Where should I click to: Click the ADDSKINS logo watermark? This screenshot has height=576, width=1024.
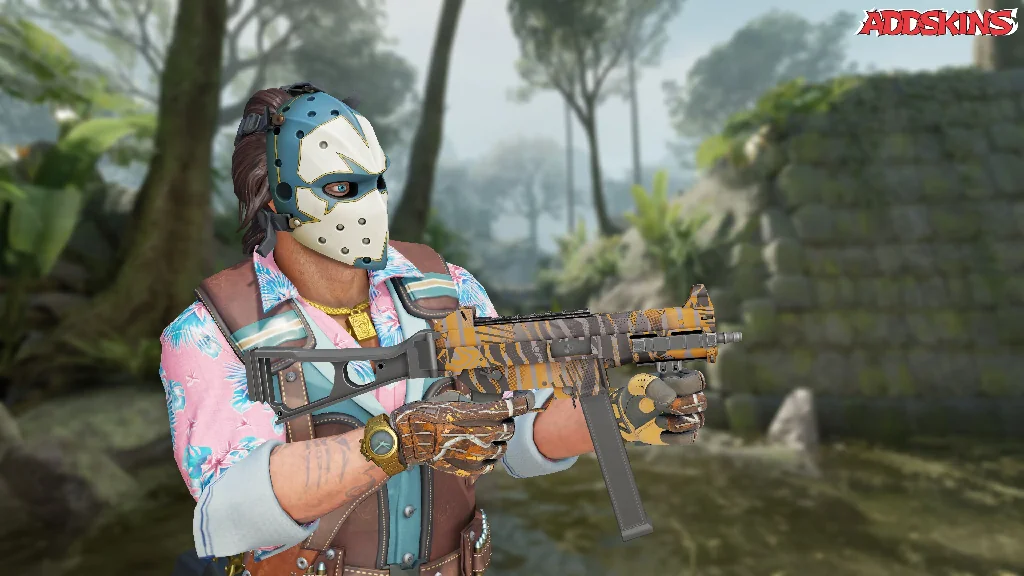click(936, 23)
